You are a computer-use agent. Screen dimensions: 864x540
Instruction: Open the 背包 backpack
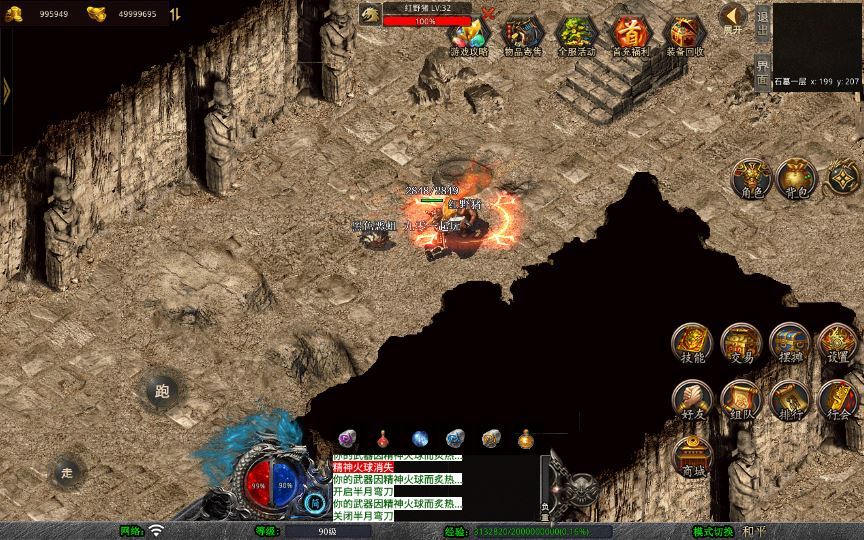coord(796,177)
